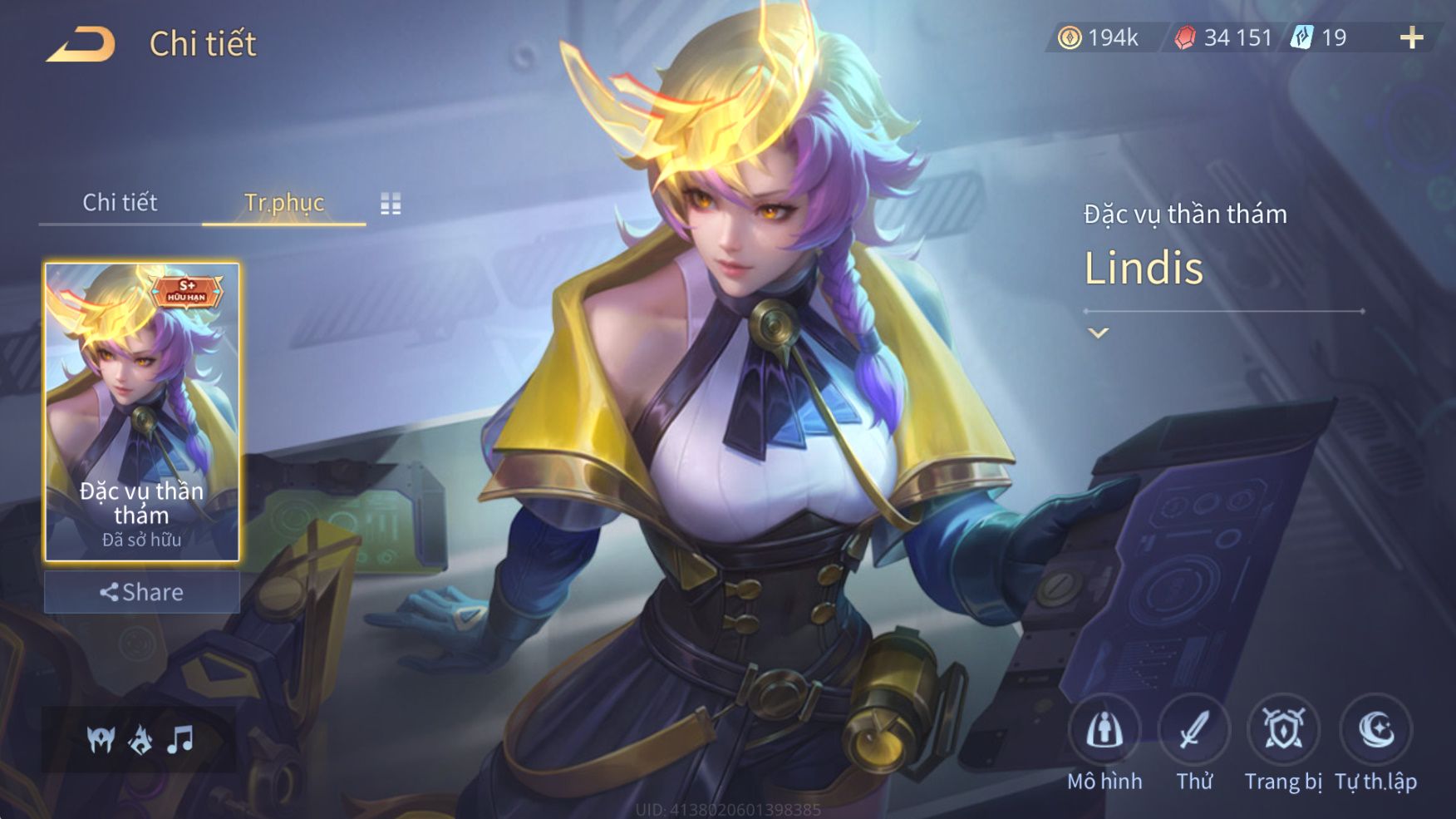Image resolution: width=1456 pixels, height=819 pixels.
Task: Tap the gold coin balance
Action: coord(1098,37)
